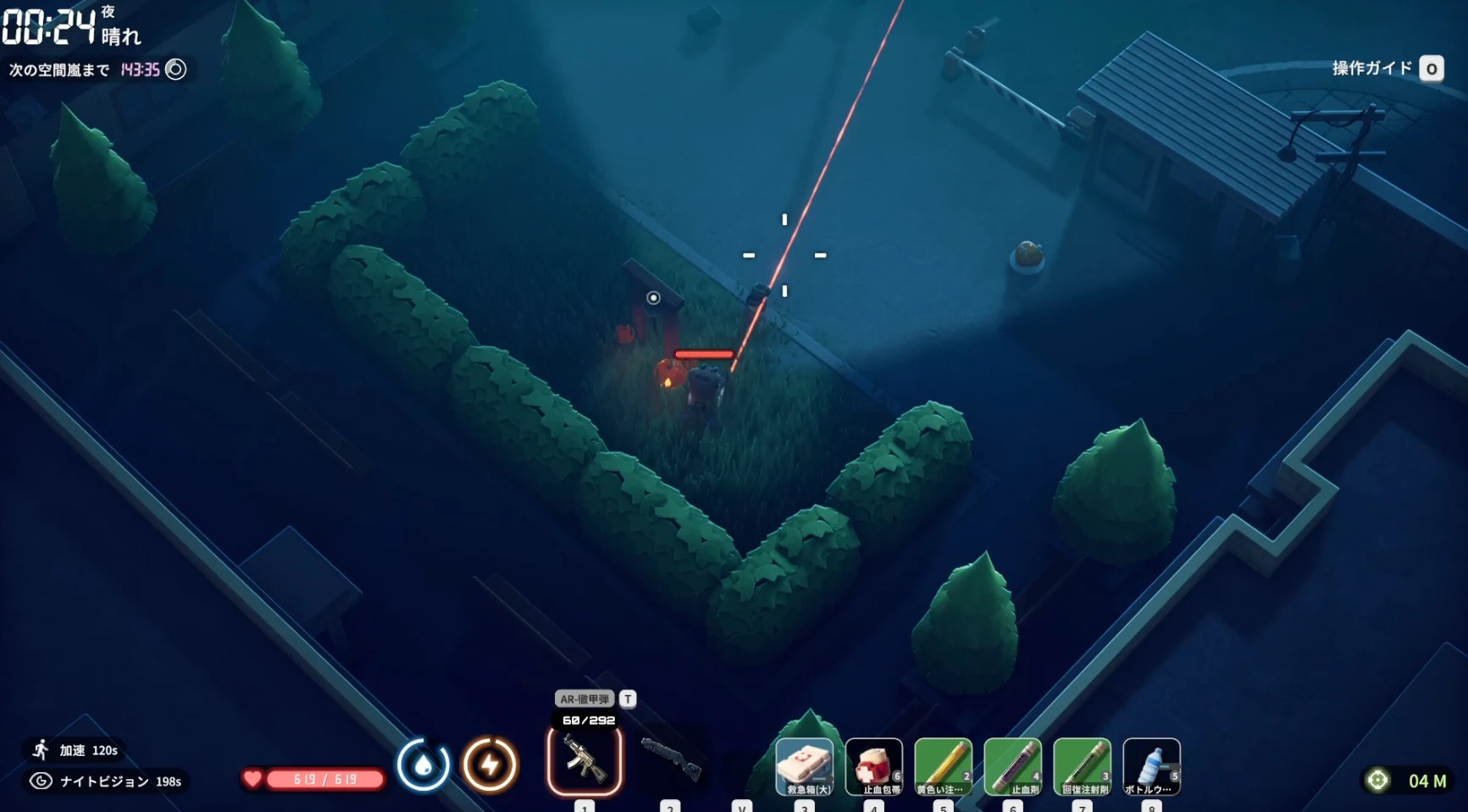Screen dimensions: 1468x812
Task: Use the 回復注射剤 recovery injector
Action: point(1083,766)
